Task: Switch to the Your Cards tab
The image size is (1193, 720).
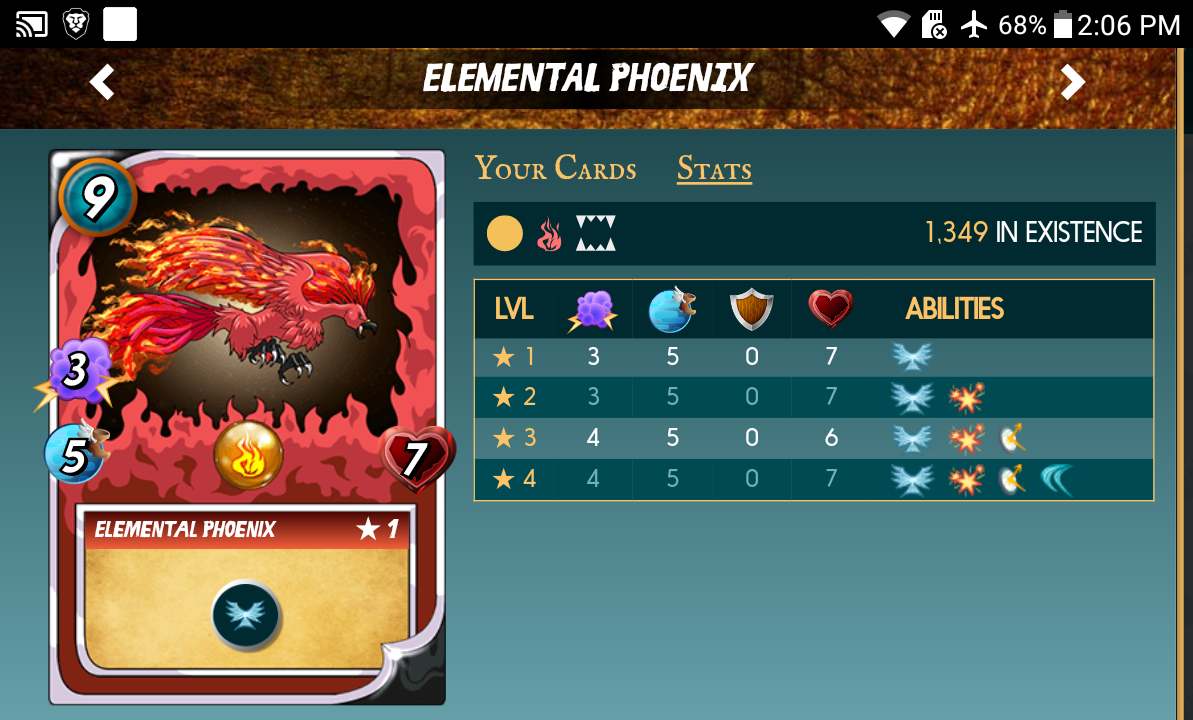Action: [555, 169]
